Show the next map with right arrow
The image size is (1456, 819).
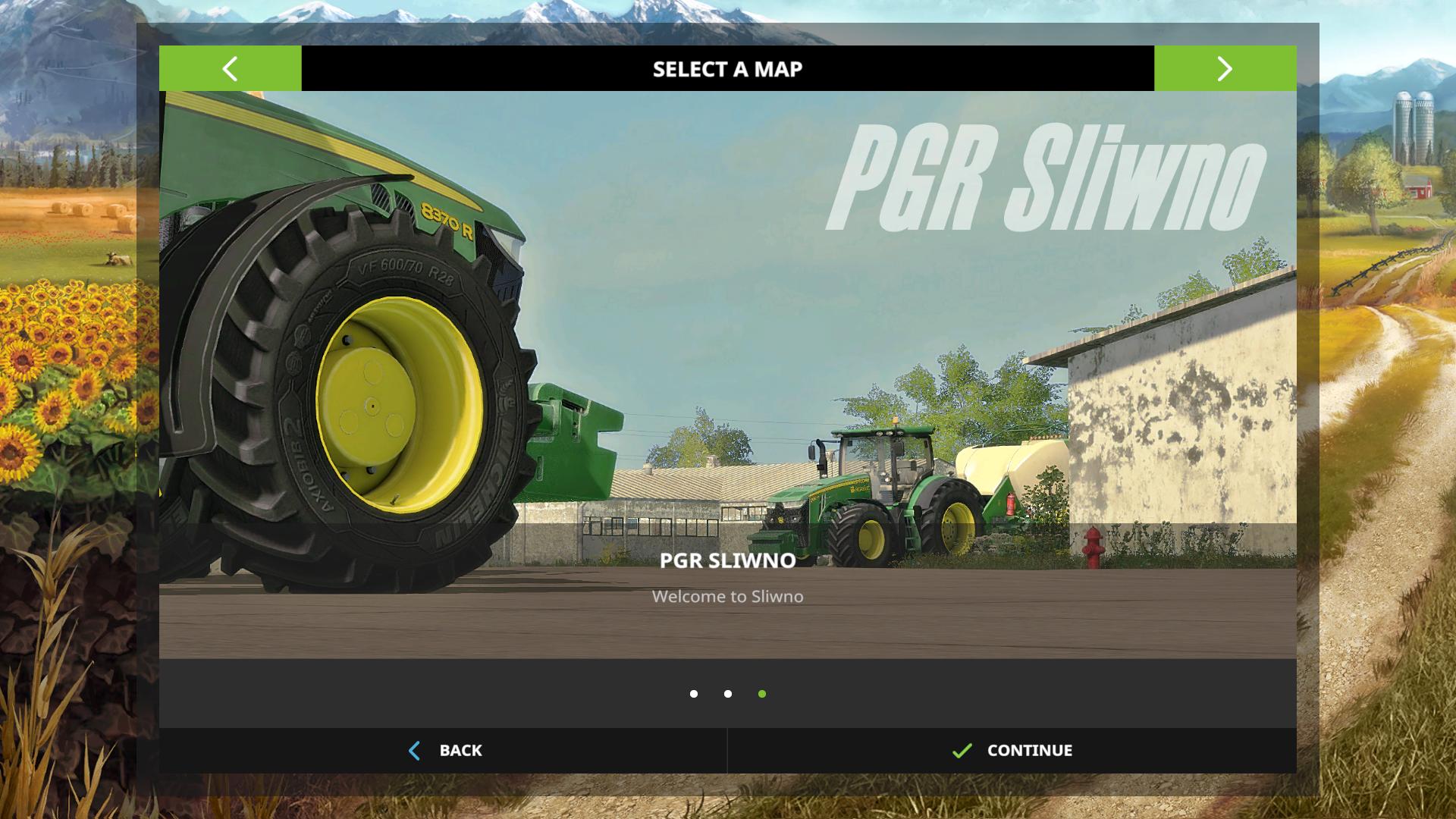[1225, 68]
